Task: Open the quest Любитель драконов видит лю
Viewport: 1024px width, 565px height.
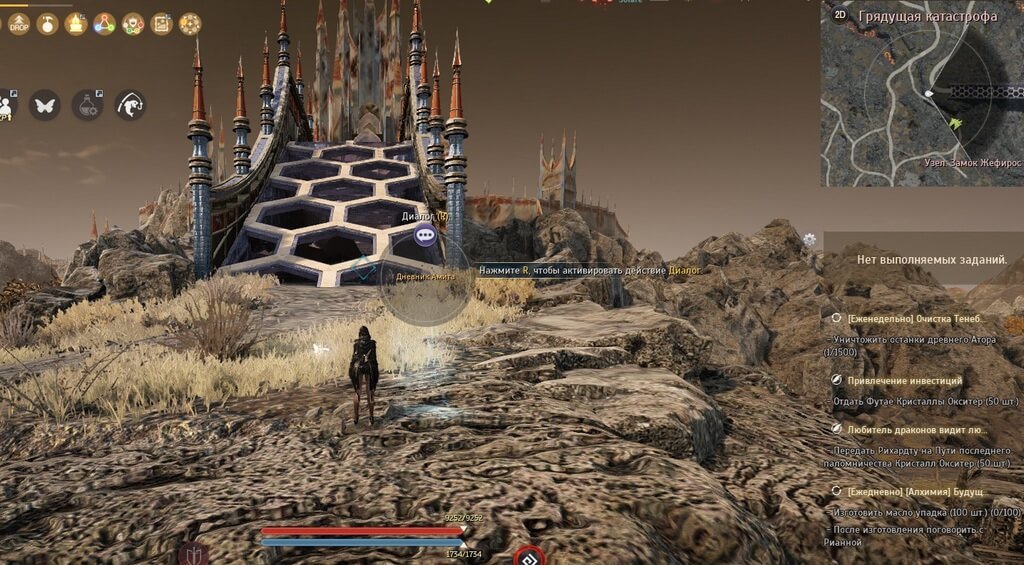Action: pos(915,428)
